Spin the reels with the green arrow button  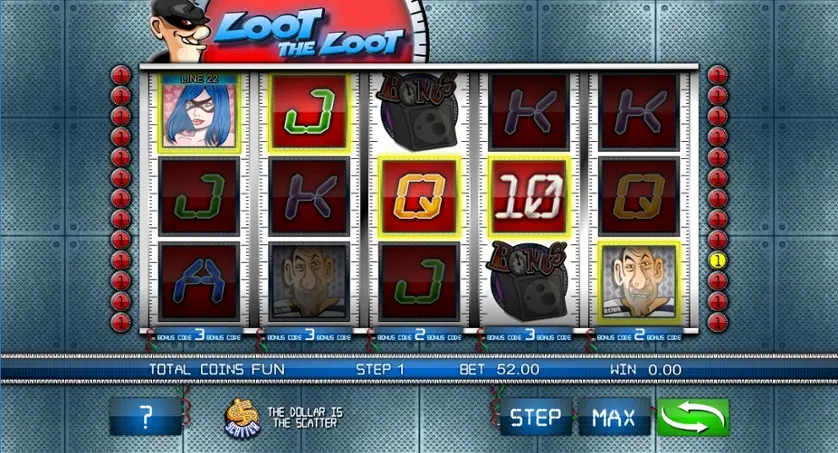tap(693, 417)
